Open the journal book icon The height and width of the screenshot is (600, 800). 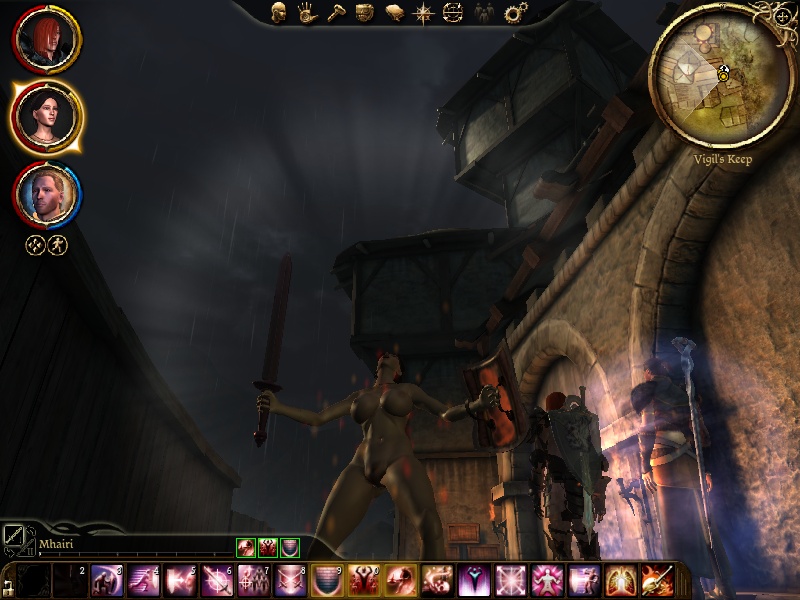[394, 13]
